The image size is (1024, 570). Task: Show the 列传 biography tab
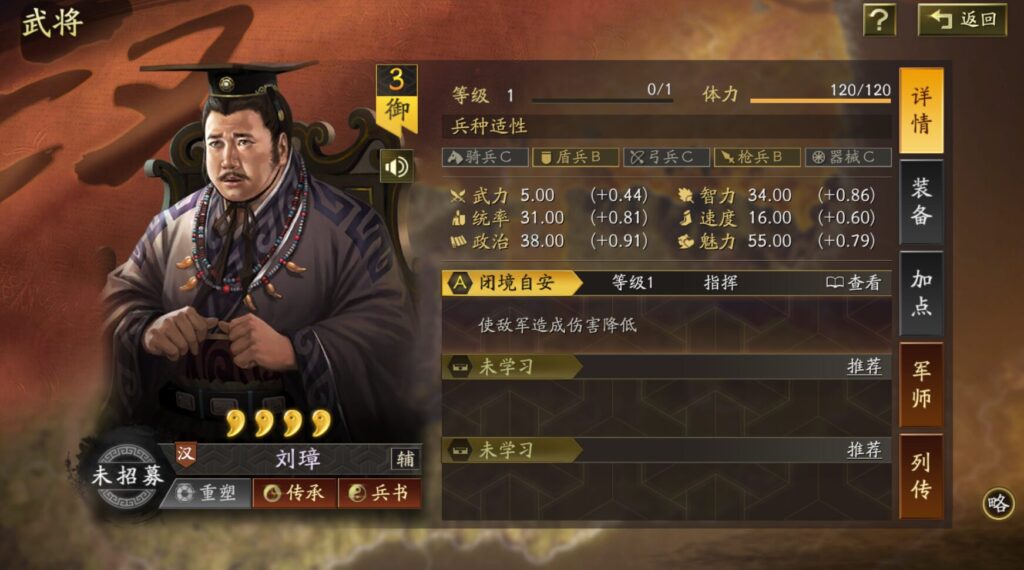(x=921, y=476)
